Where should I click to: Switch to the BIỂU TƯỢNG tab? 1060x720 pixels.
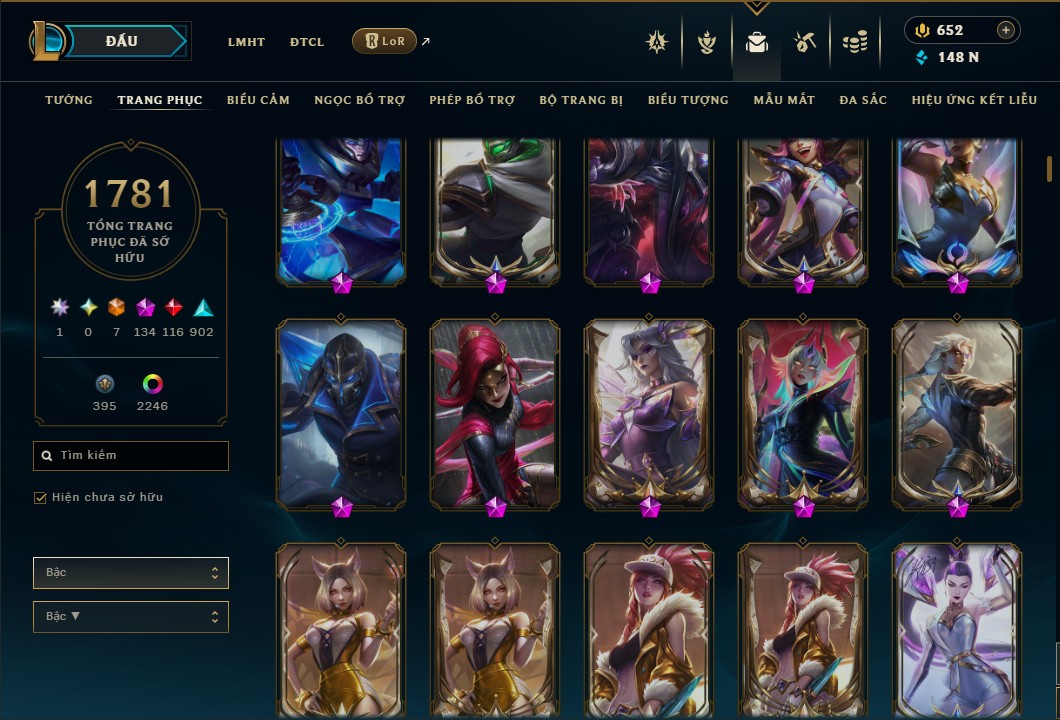tap(688, 100)
